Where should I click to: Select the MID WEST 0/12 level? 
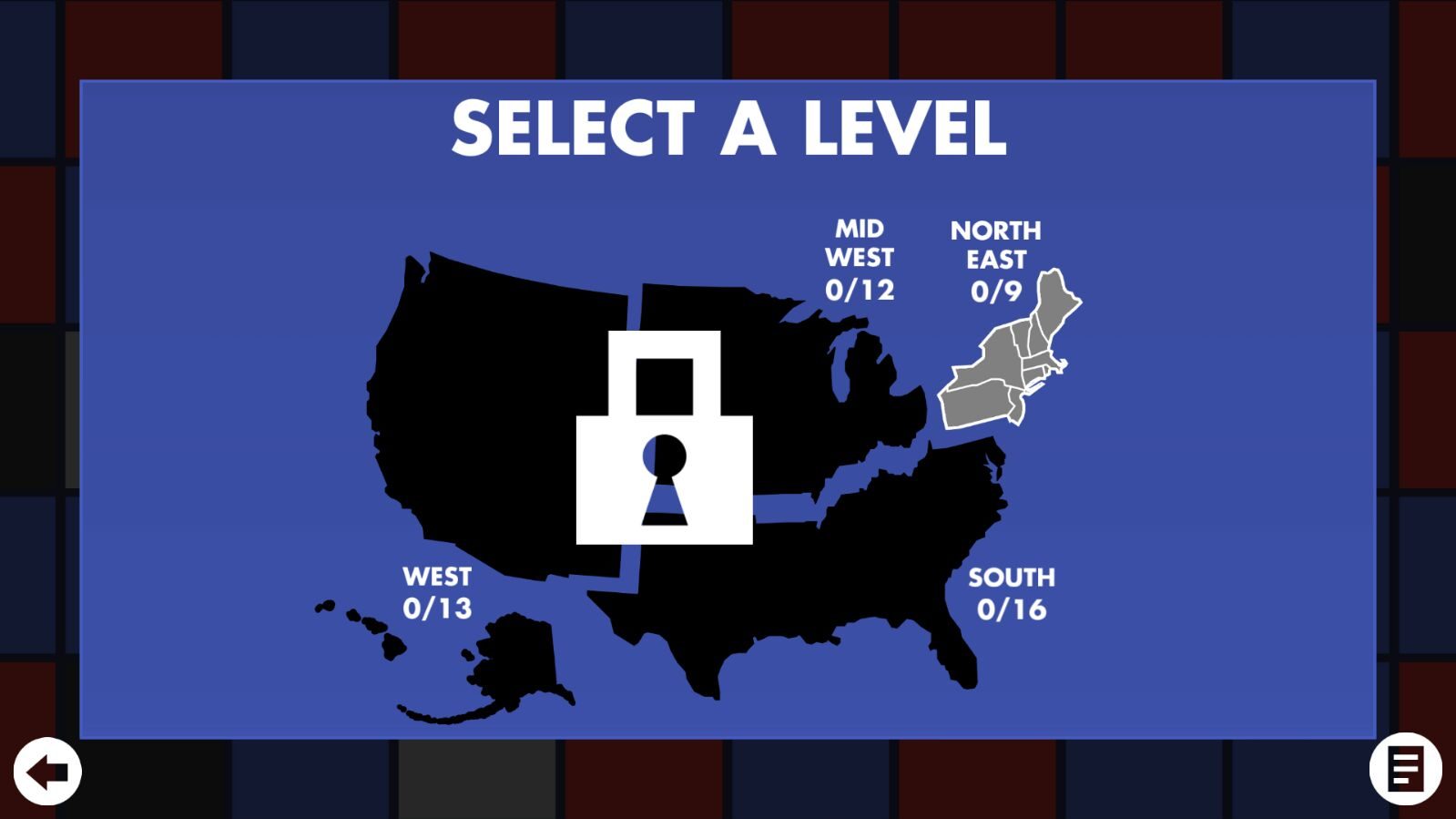pyautogui.click(x=859, y=260)
